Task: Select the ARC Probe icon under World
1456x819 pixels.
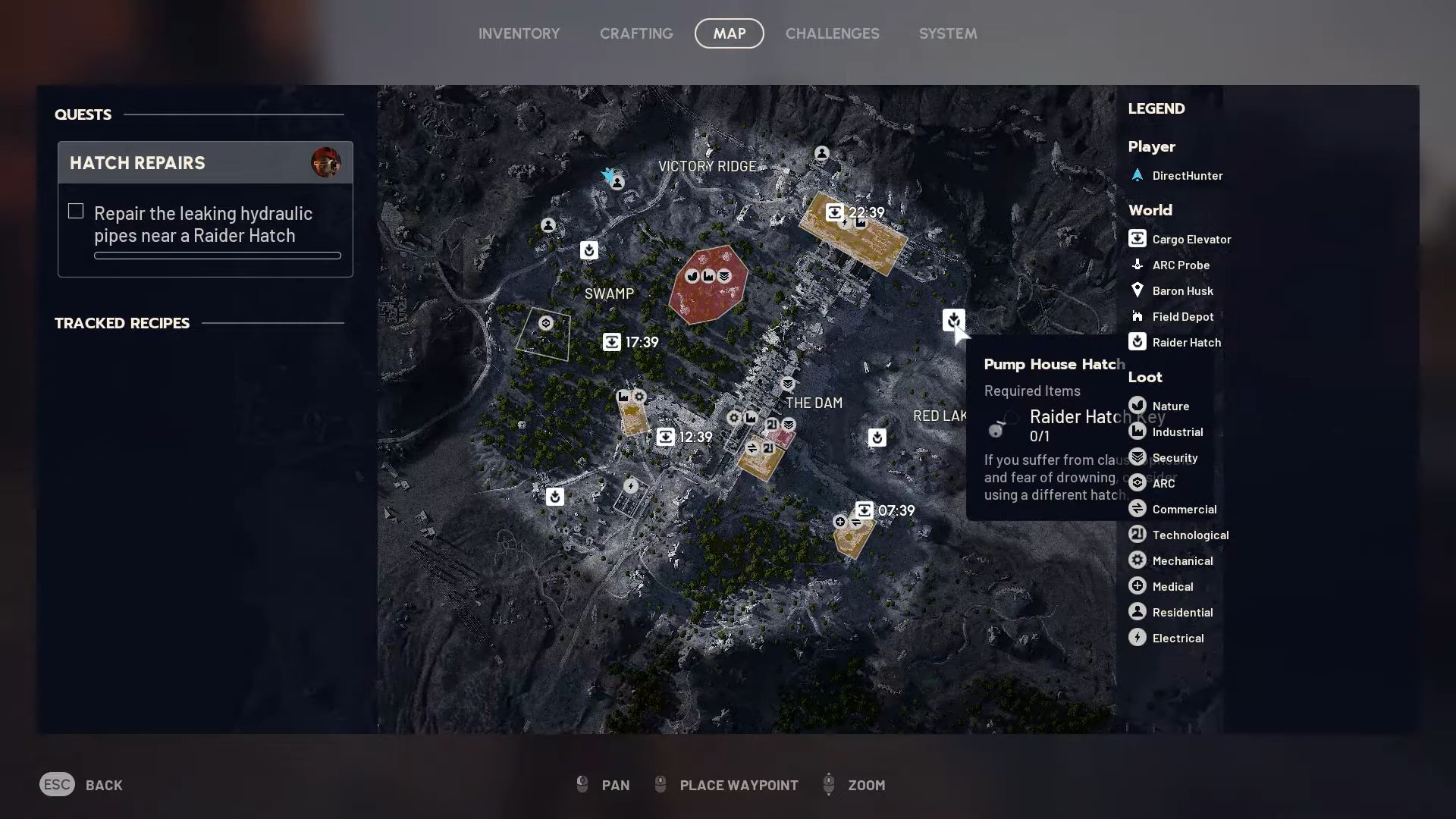Action: coord(1137,265)
